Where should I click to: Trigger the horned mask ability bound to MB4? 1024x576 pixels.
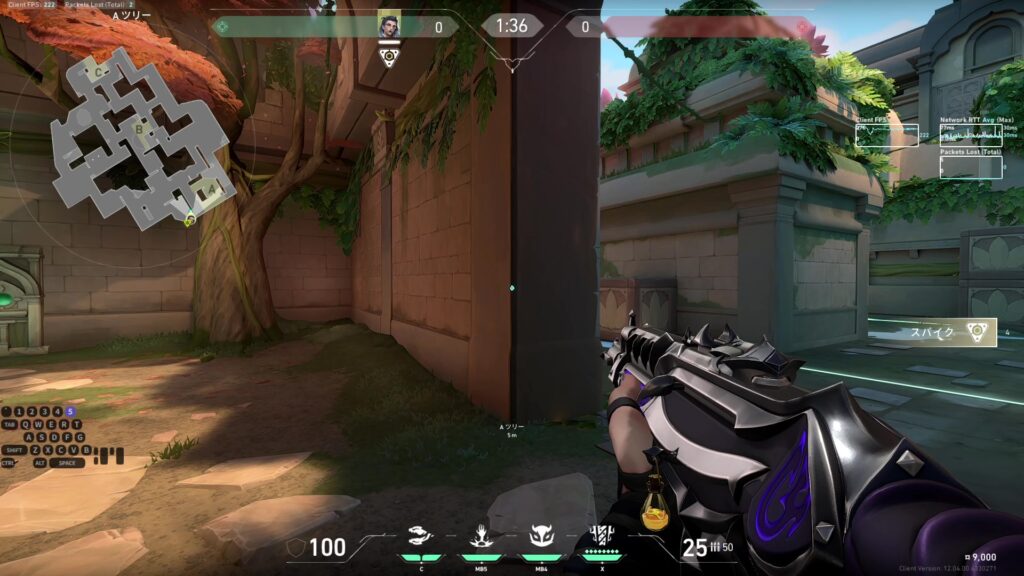pyautogui.click(x=542, y=538)
